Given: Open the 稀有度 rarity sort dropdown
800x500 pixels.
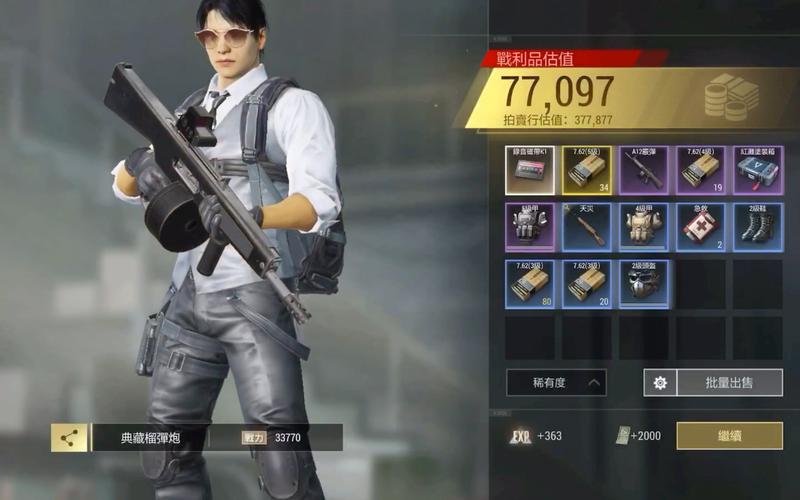Looking at the screenshot, I should click(x=555, y=382).
